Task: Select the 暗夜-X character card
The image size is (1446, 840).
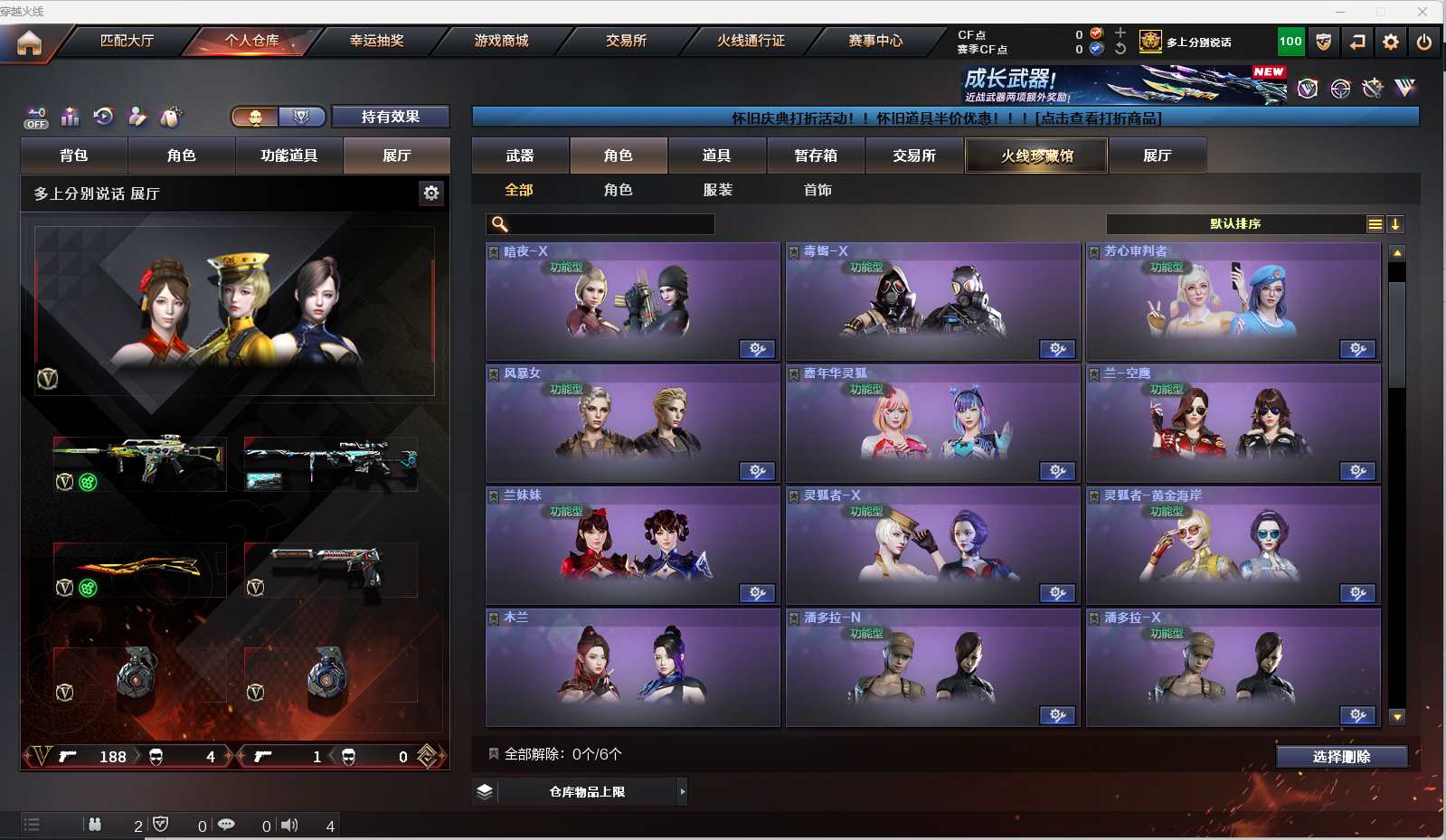Action: (632, 303)
